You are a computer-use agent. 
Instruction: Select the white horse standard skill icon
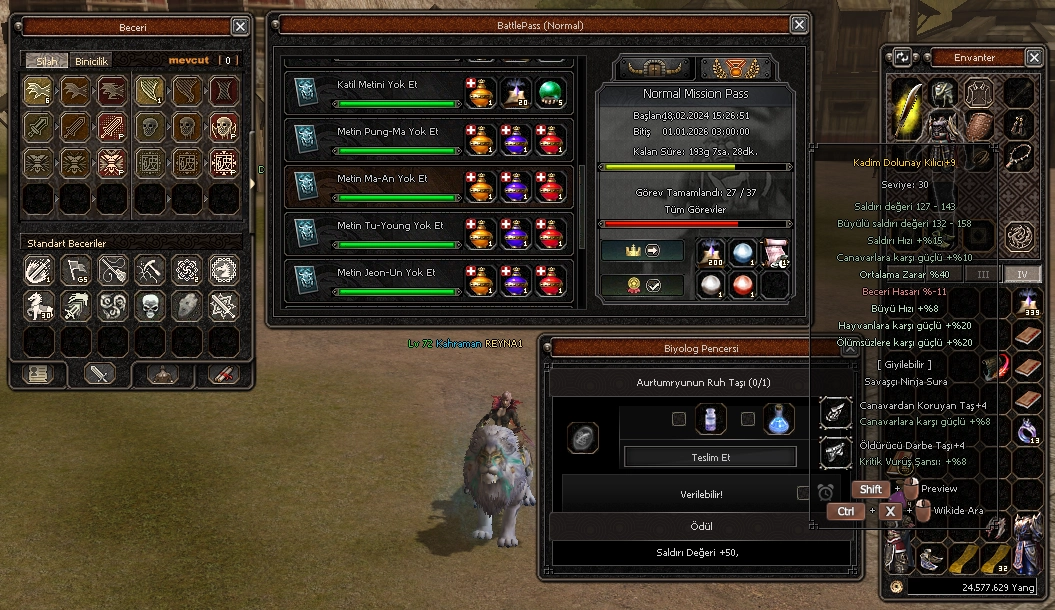(39, 306)
